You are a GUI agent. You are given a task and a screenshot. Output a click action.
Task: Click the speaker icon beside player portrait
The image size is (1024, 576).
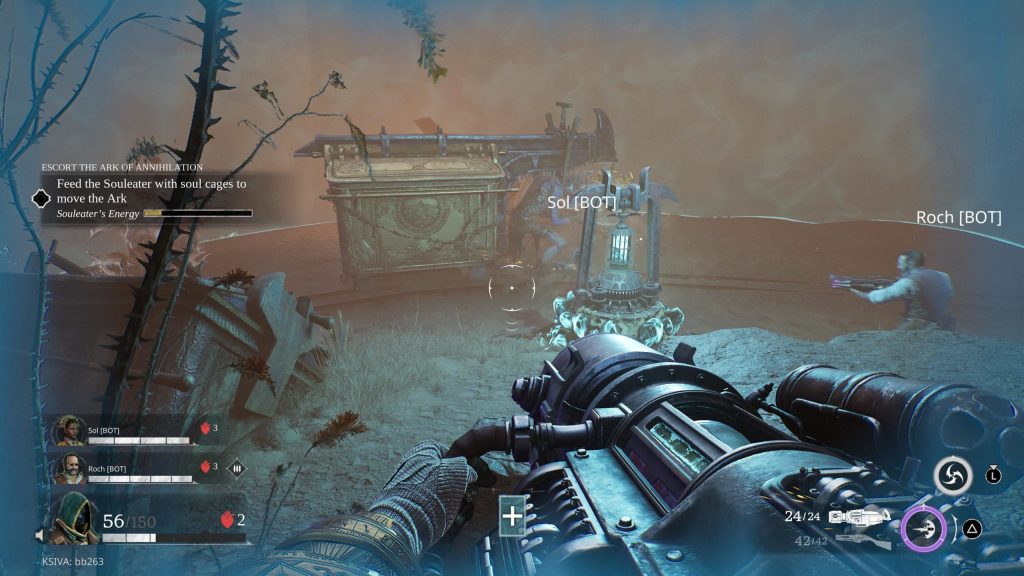(40, 533)
